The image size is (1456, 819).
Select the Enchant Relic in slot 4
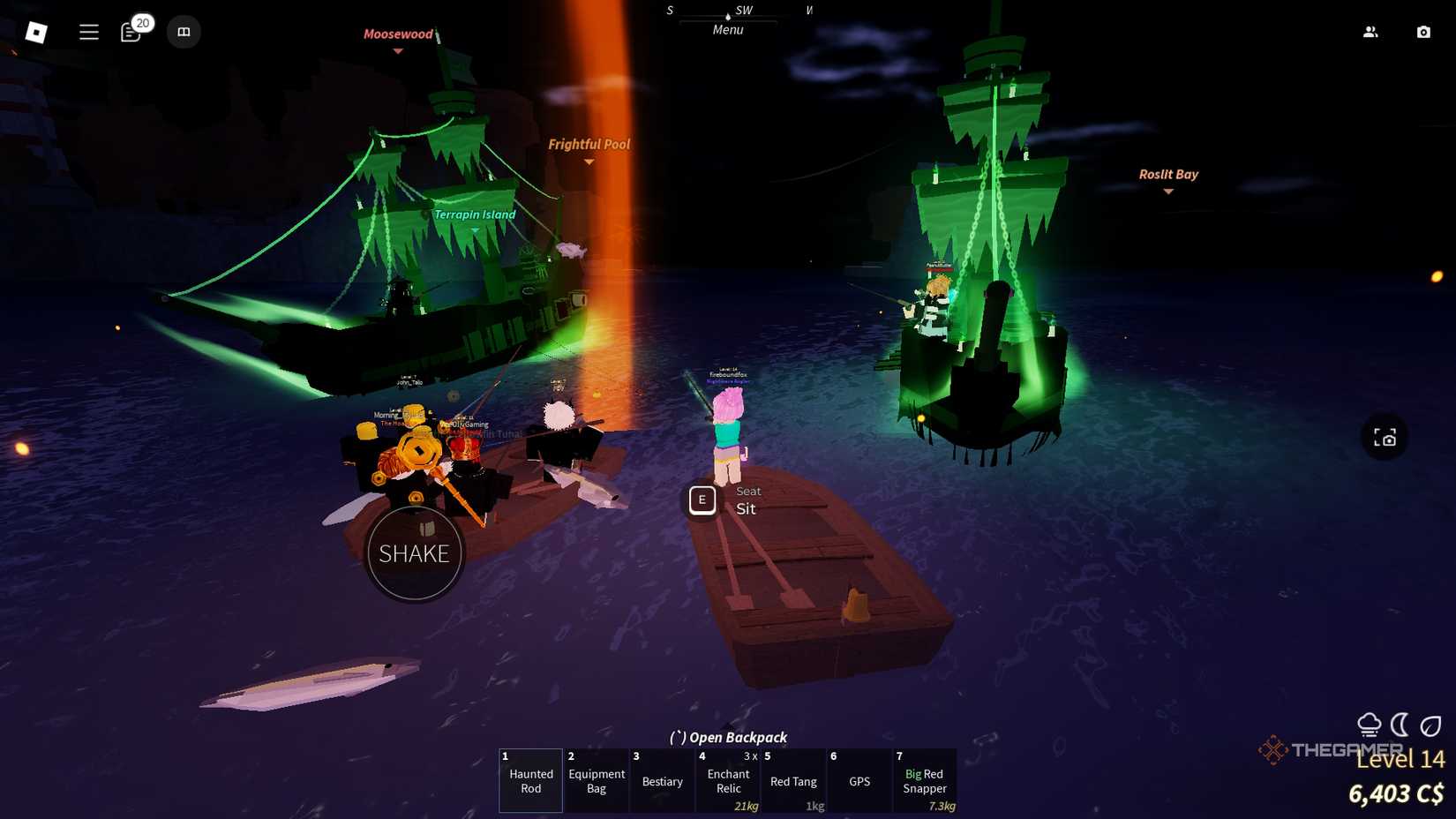[727, 781]
